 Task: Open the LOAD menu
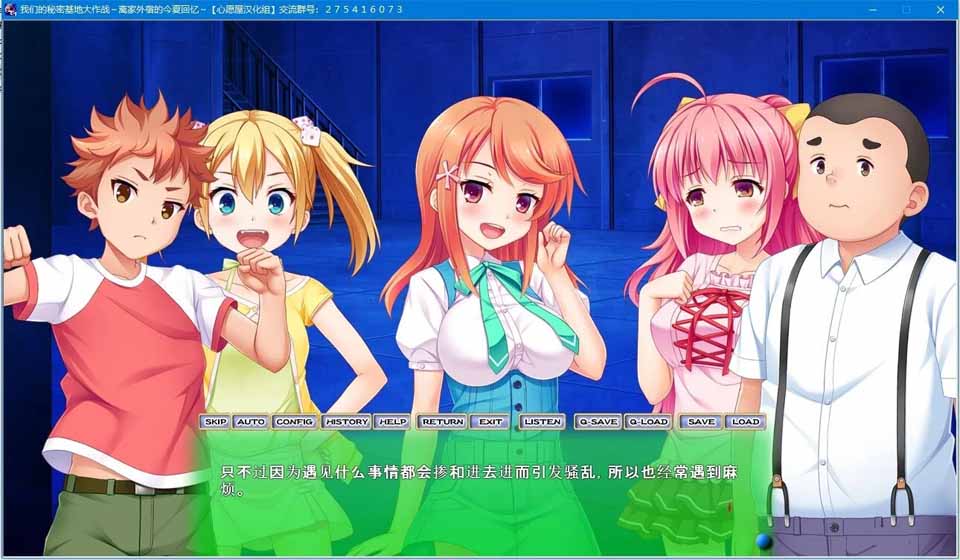point(745,422)
